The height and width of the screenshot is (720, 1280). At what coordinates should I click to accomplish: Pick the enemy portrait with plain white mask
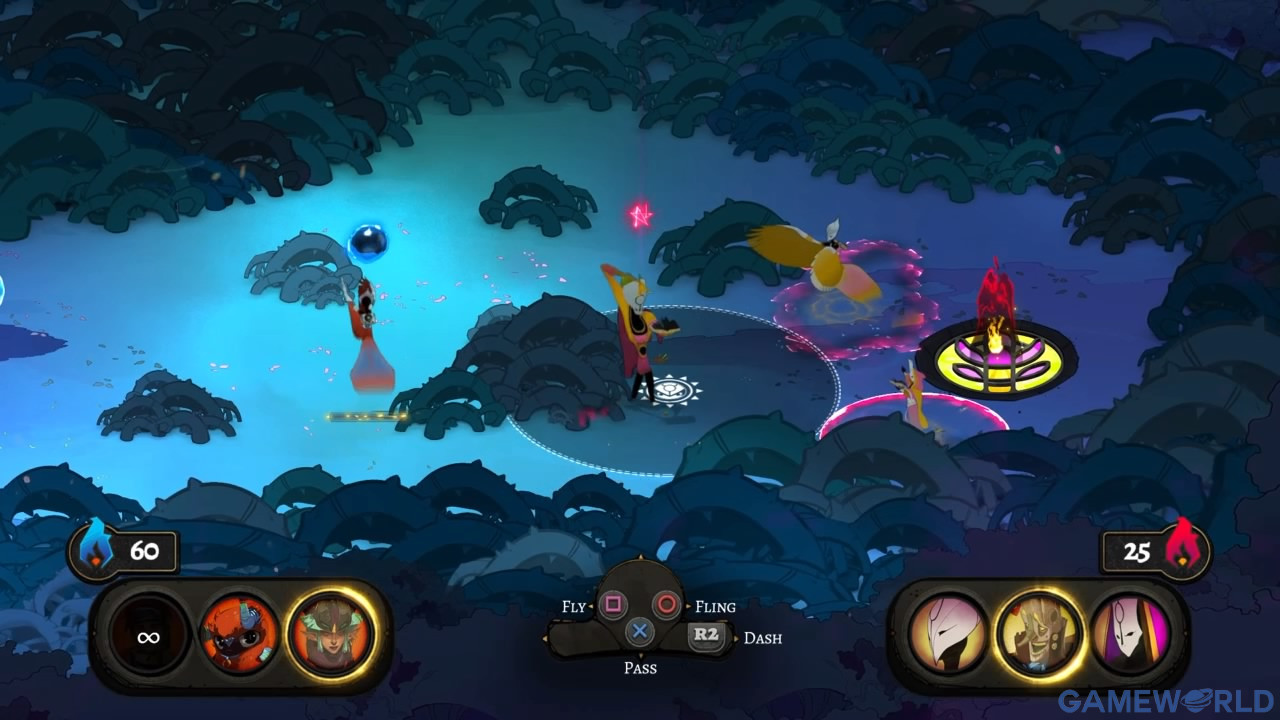pos(948,634)
